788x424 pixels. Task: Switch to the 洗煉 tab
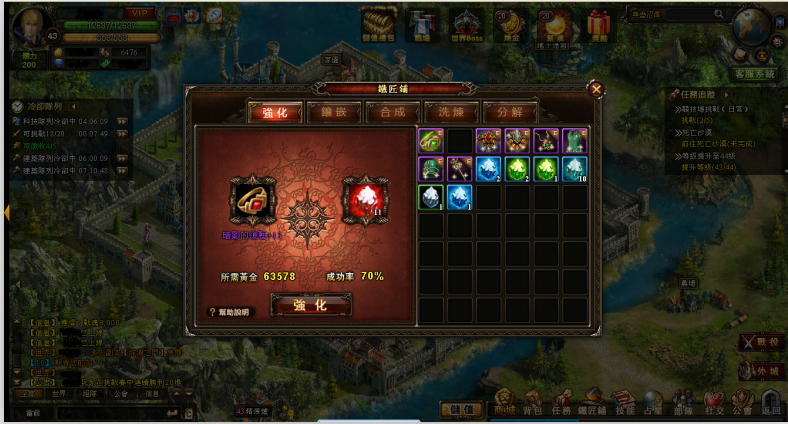(451, 111)
